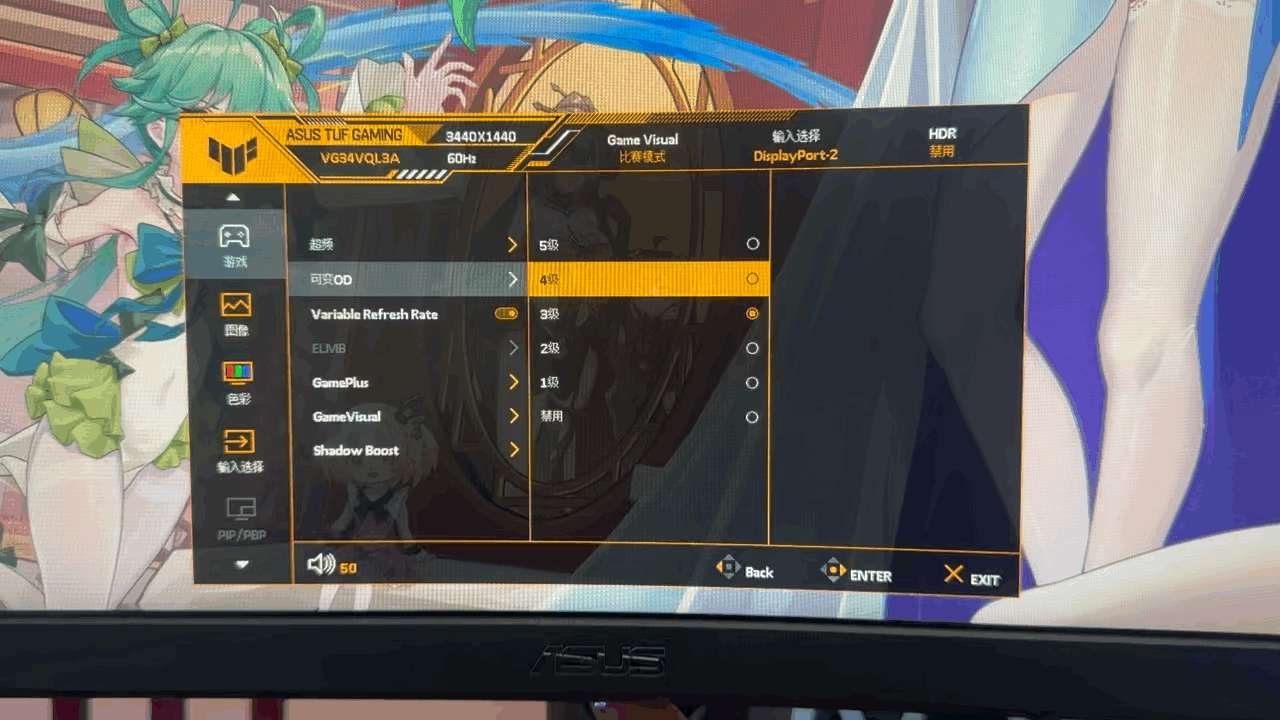Screen dimensions: 1280x720
Task: Open the 色彩 color category
Action: [237, 382]
